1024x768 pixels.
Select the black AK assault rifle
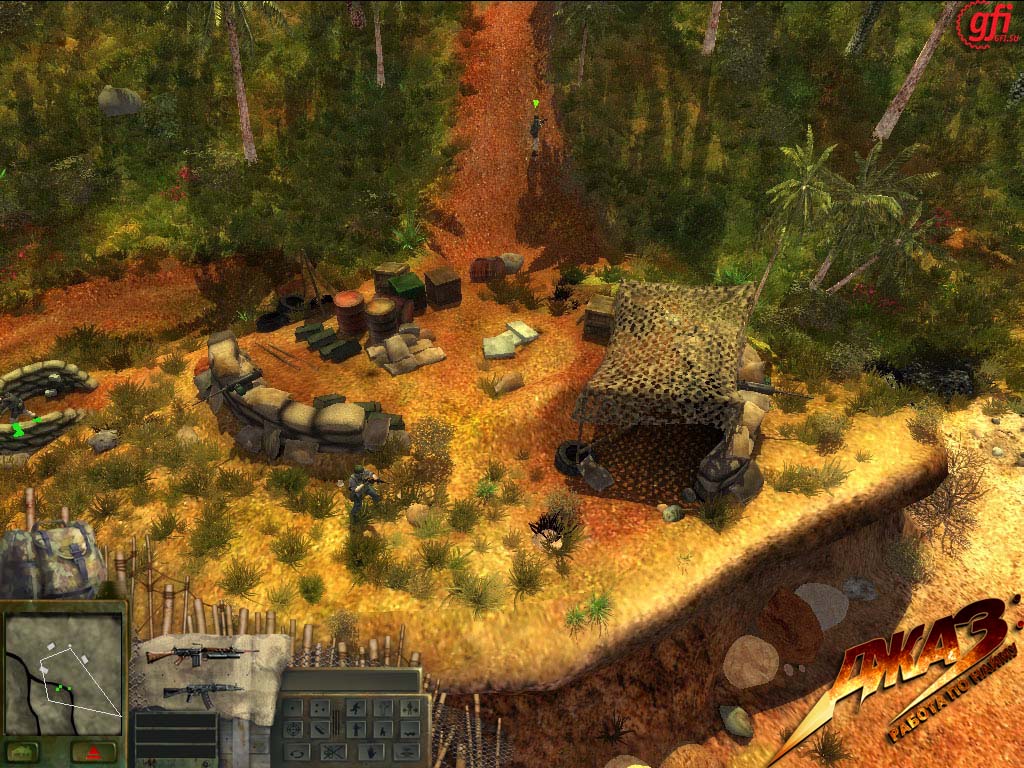pyautogui.click(x=200, y=691)
